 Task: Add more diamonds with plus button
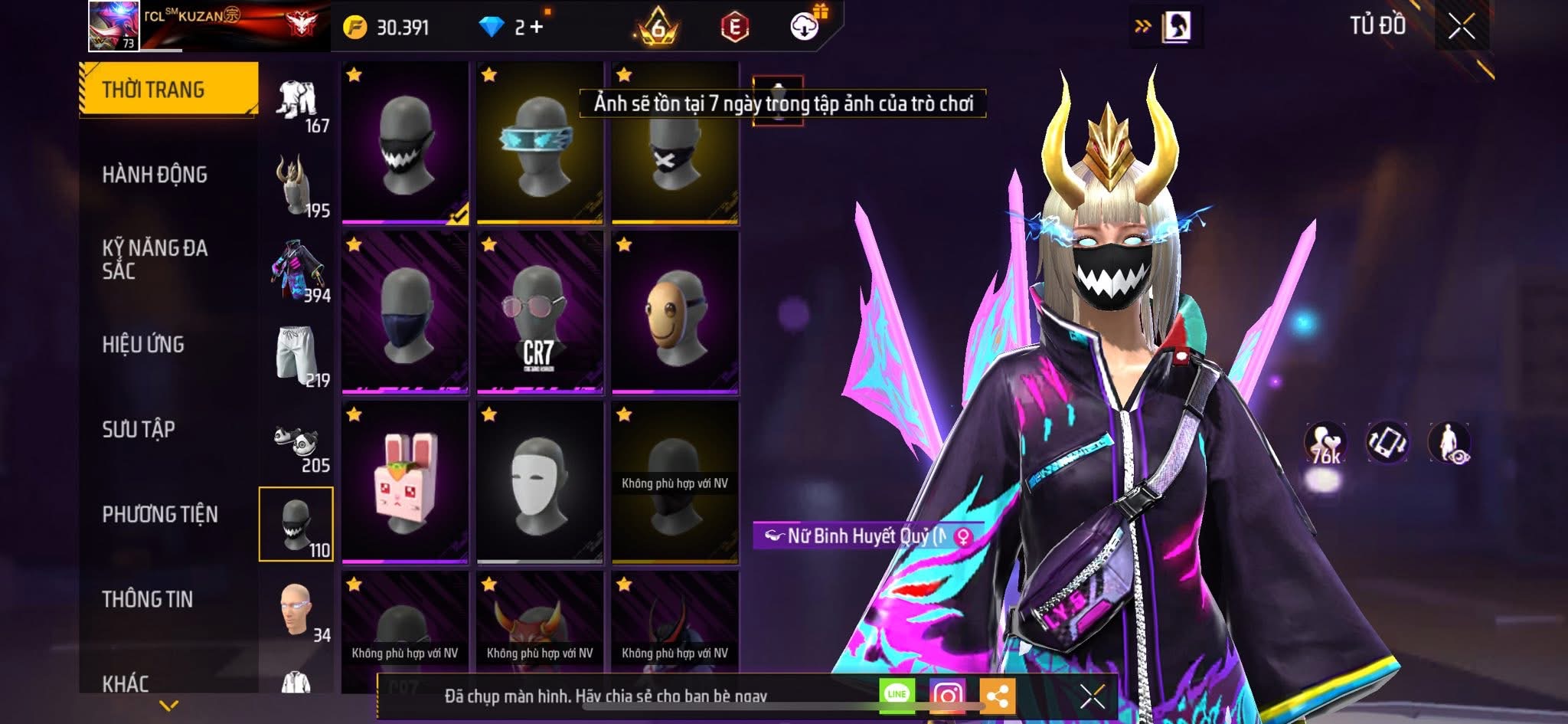(x=537, y=28)
